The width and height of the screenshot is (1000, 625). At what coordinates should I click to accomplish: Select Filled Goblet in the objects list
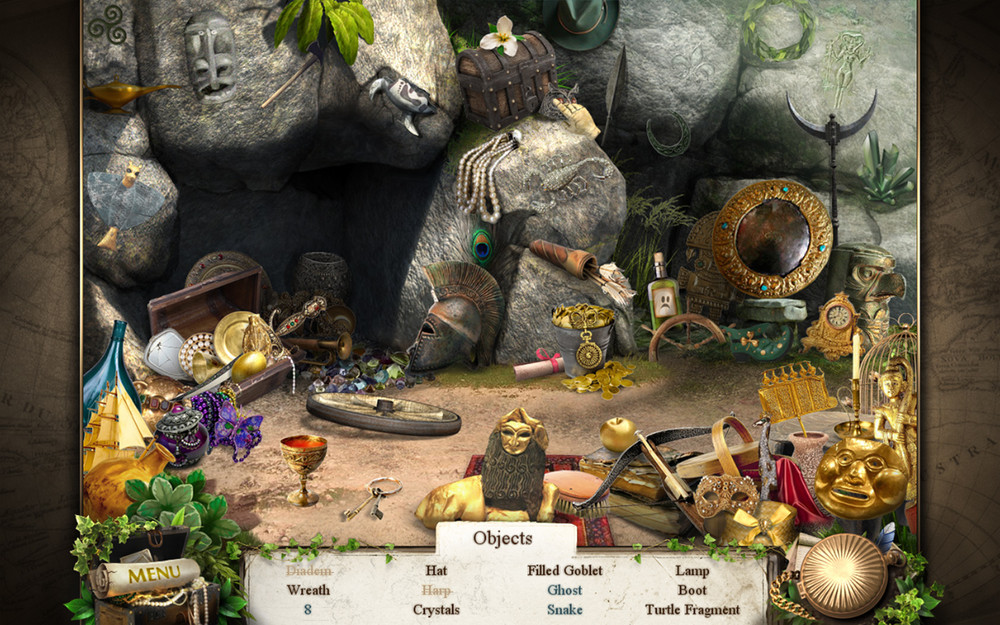[565, 571]
